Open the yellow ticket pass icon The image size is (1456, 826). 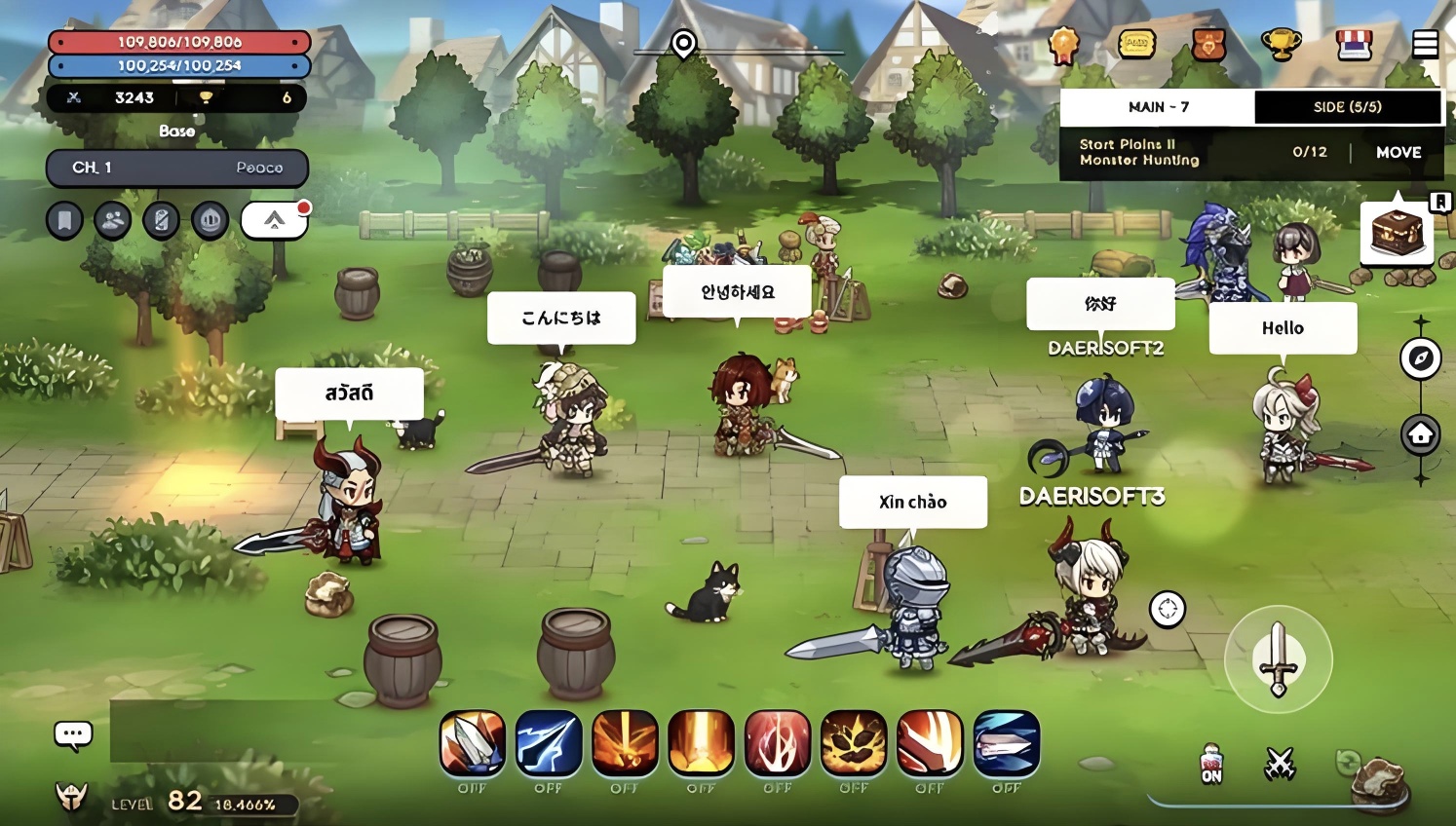[1136, 44]
